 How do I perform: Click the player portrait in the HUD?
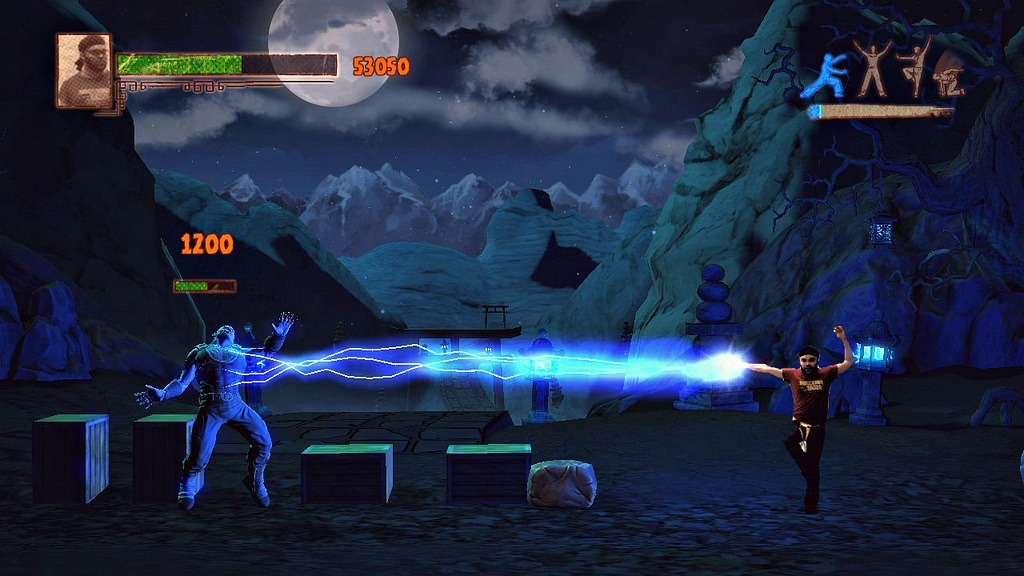pyautogui.click(x=84, y=70)
